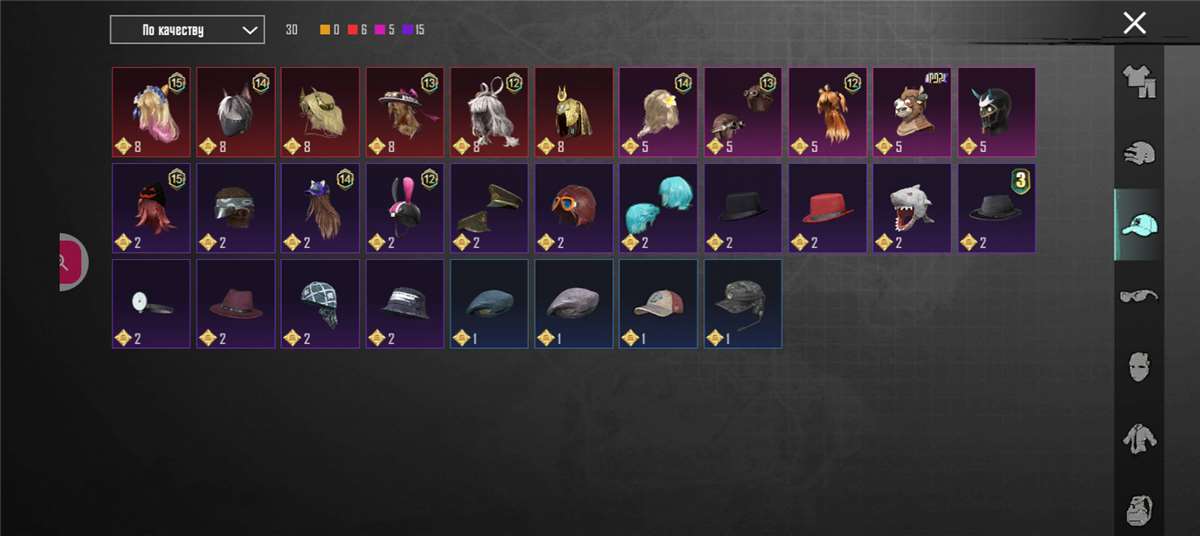This screenshot has height=536, width=1200.
Task: Open the helmet category tab
Action: point(1139,153)
